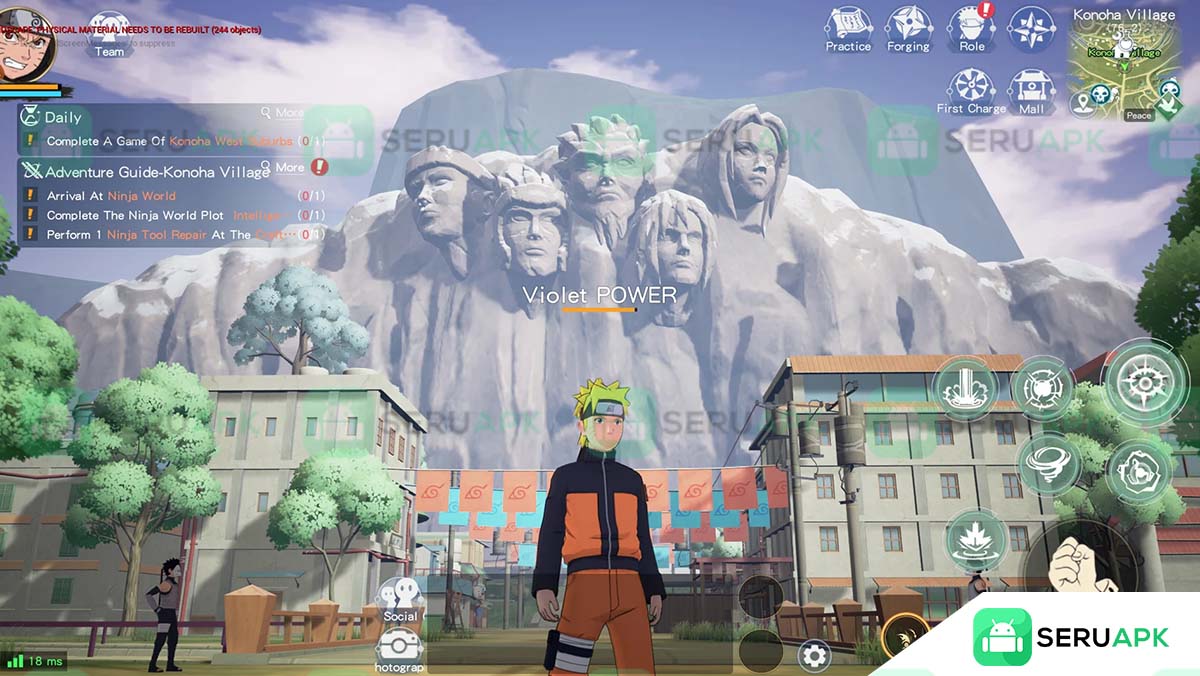Open the Photograph camera mode
The width and height of the screenshot is (1200, 676).
pyautogui.click(x=400, y=649)
